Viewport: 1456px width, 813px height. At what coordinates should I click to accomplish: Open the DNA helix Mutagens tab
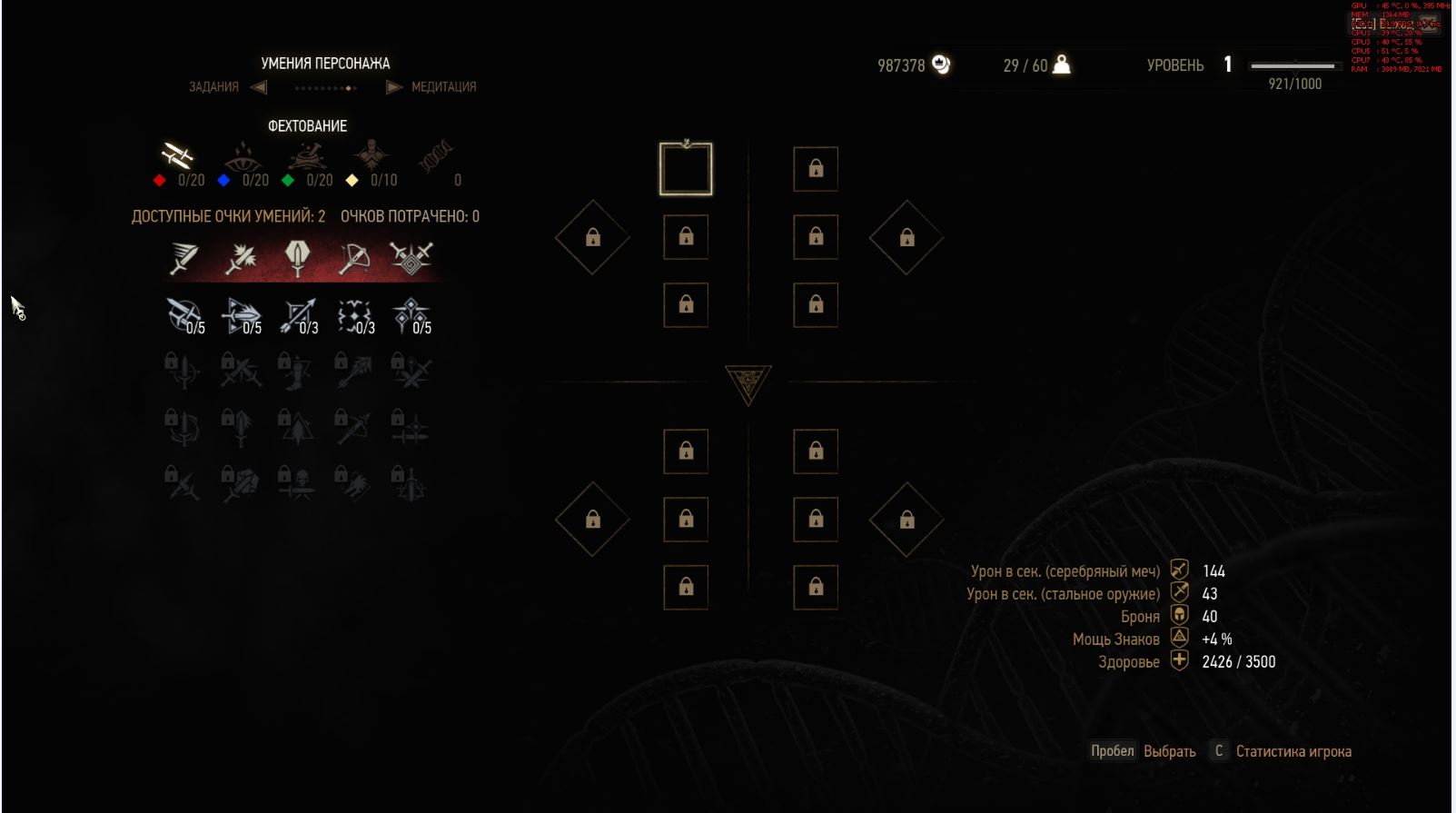click(x=436, y=158)
